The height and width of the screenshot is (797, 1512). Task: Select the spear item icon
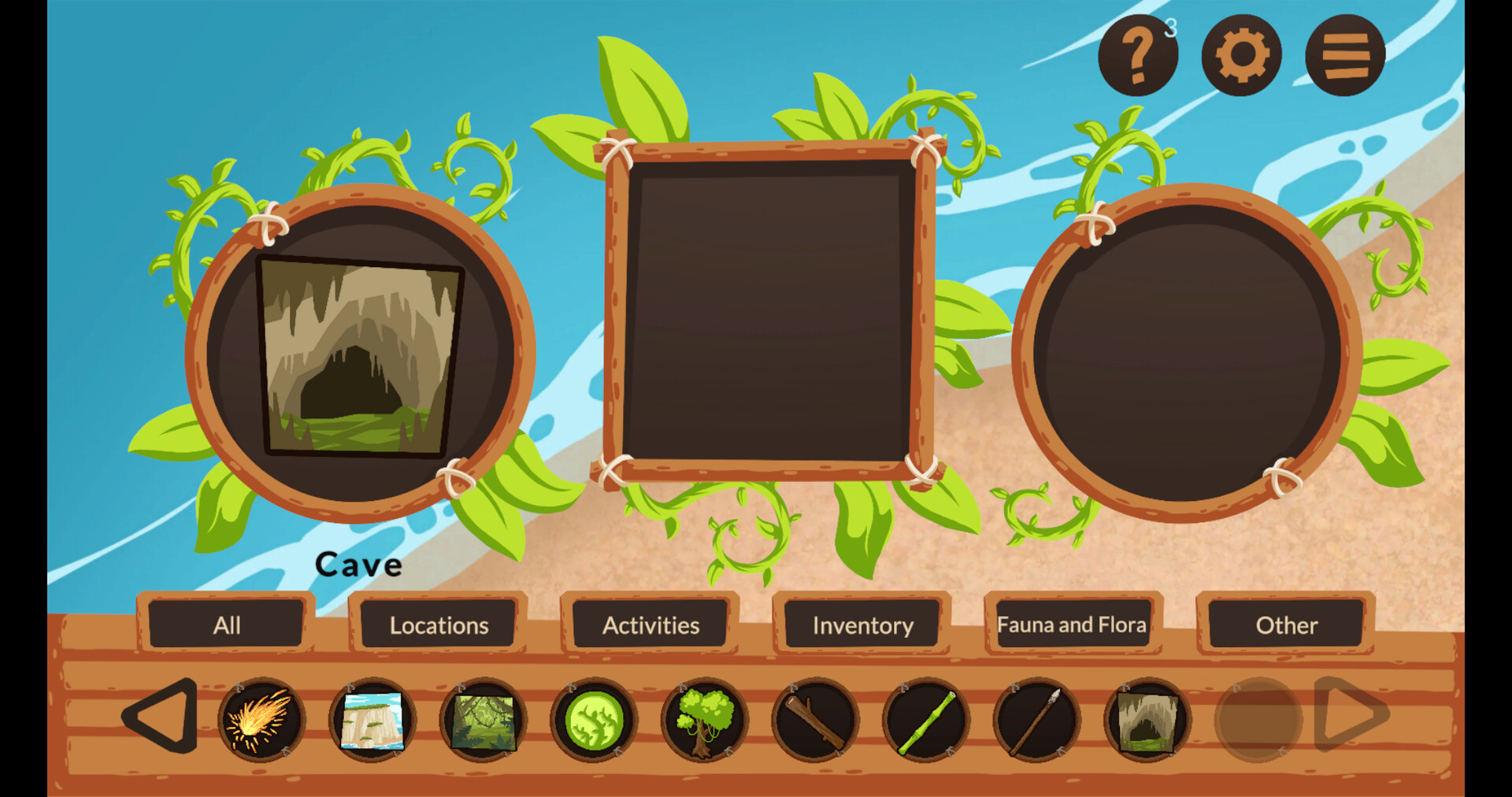(x=1036, y=719)
